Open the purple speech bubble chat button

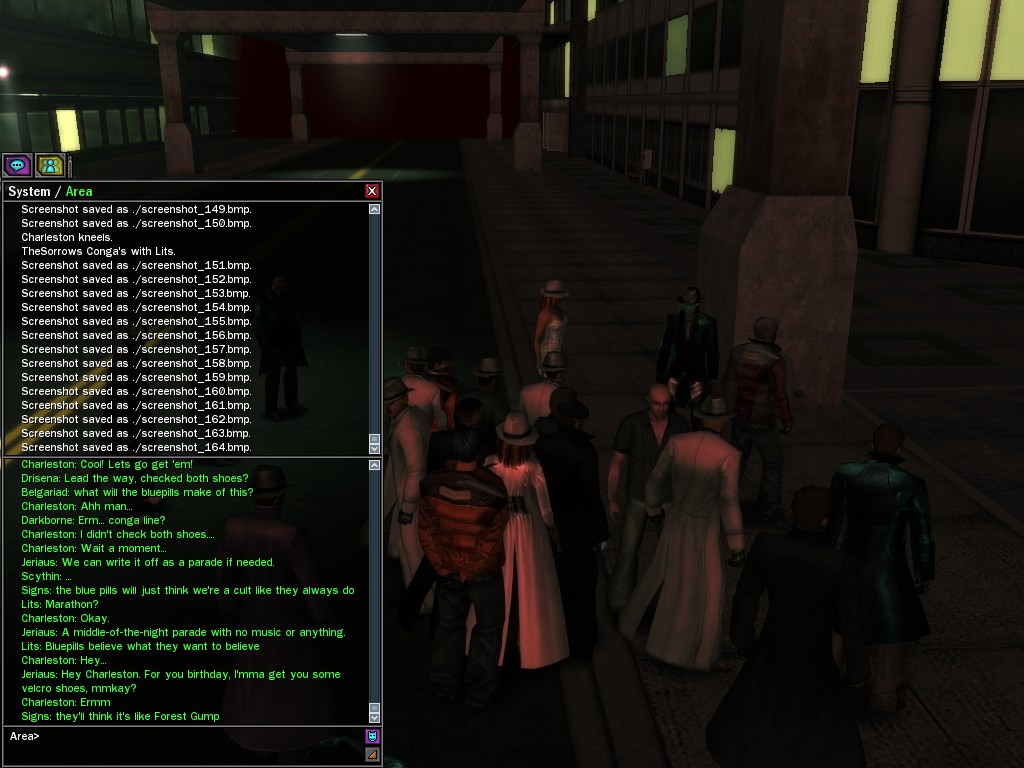[x=18, y=165]
